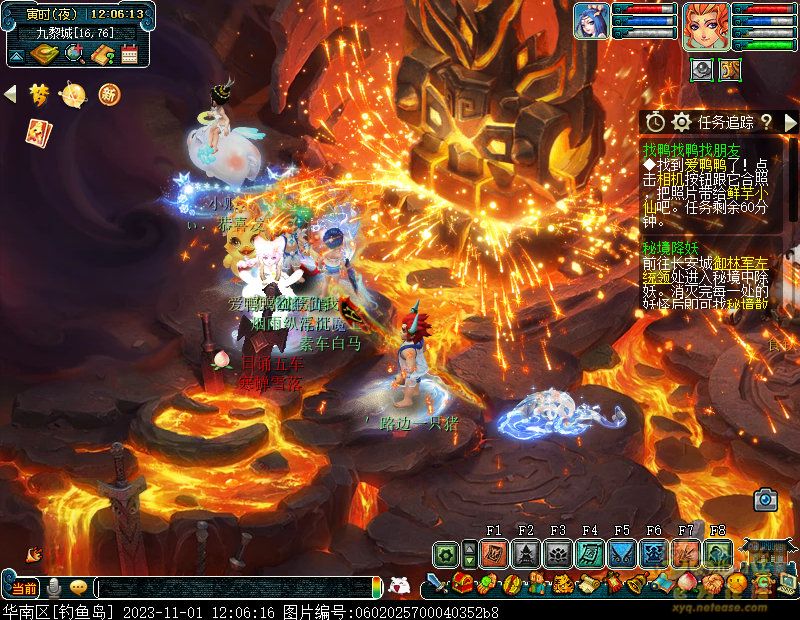
Task: Click the task tracker question mark help
Action: (x=766, y=122)
